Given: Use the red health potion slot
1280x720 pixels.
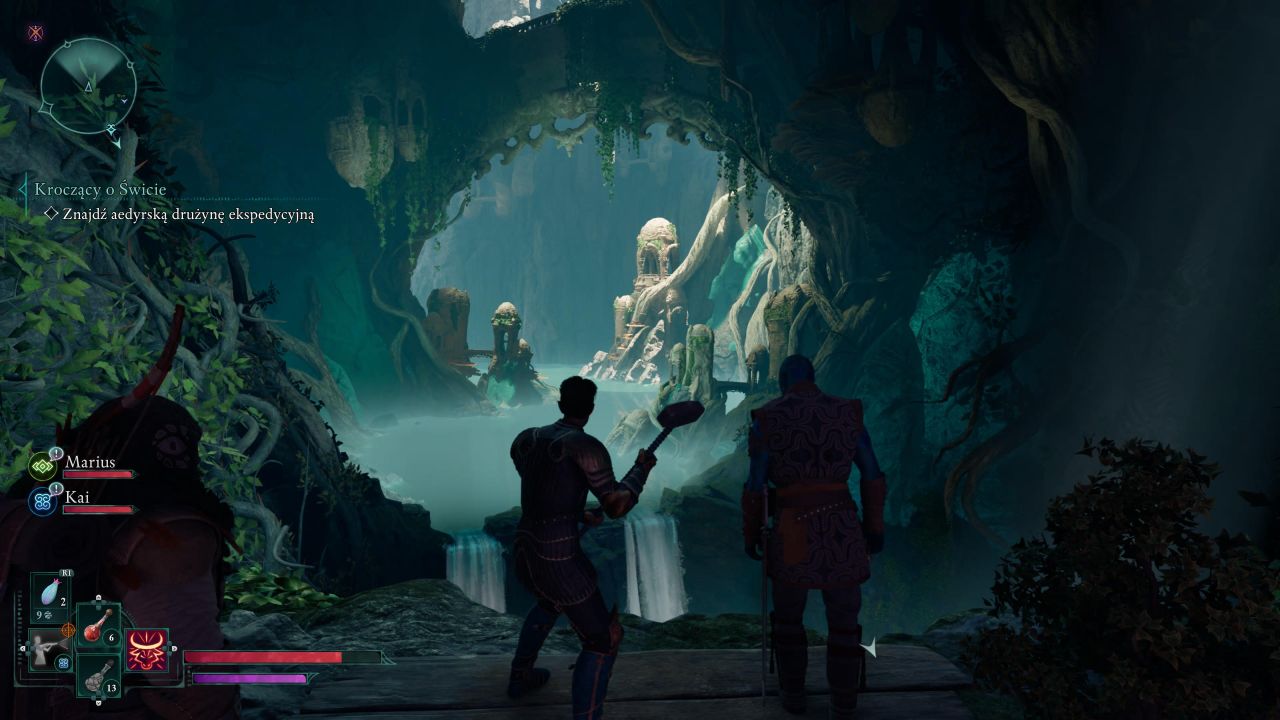Looking at the screenshot, I should pyautogui.click(x=98, y=627).
